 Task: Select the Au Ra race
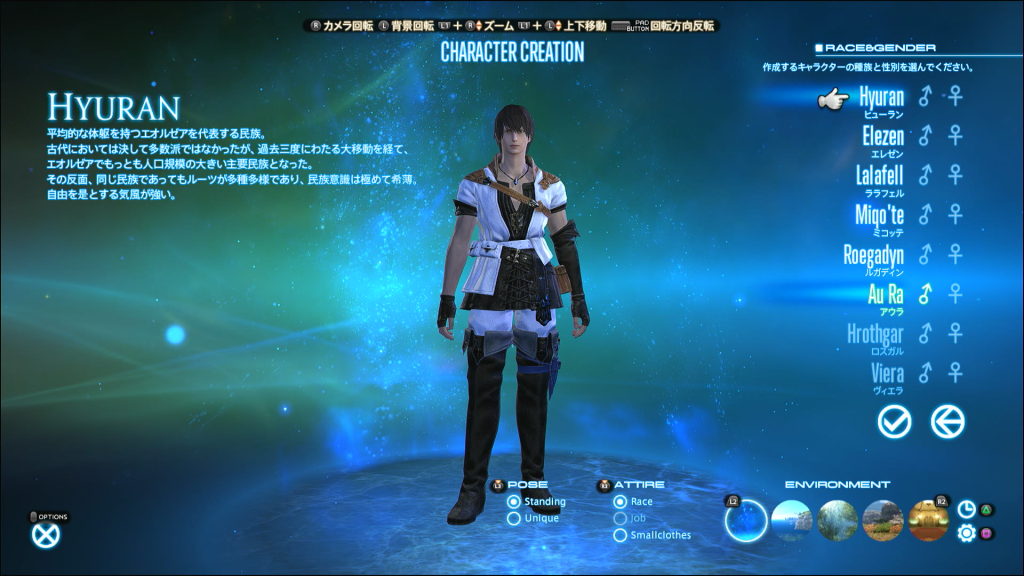[x=885, y=293]
